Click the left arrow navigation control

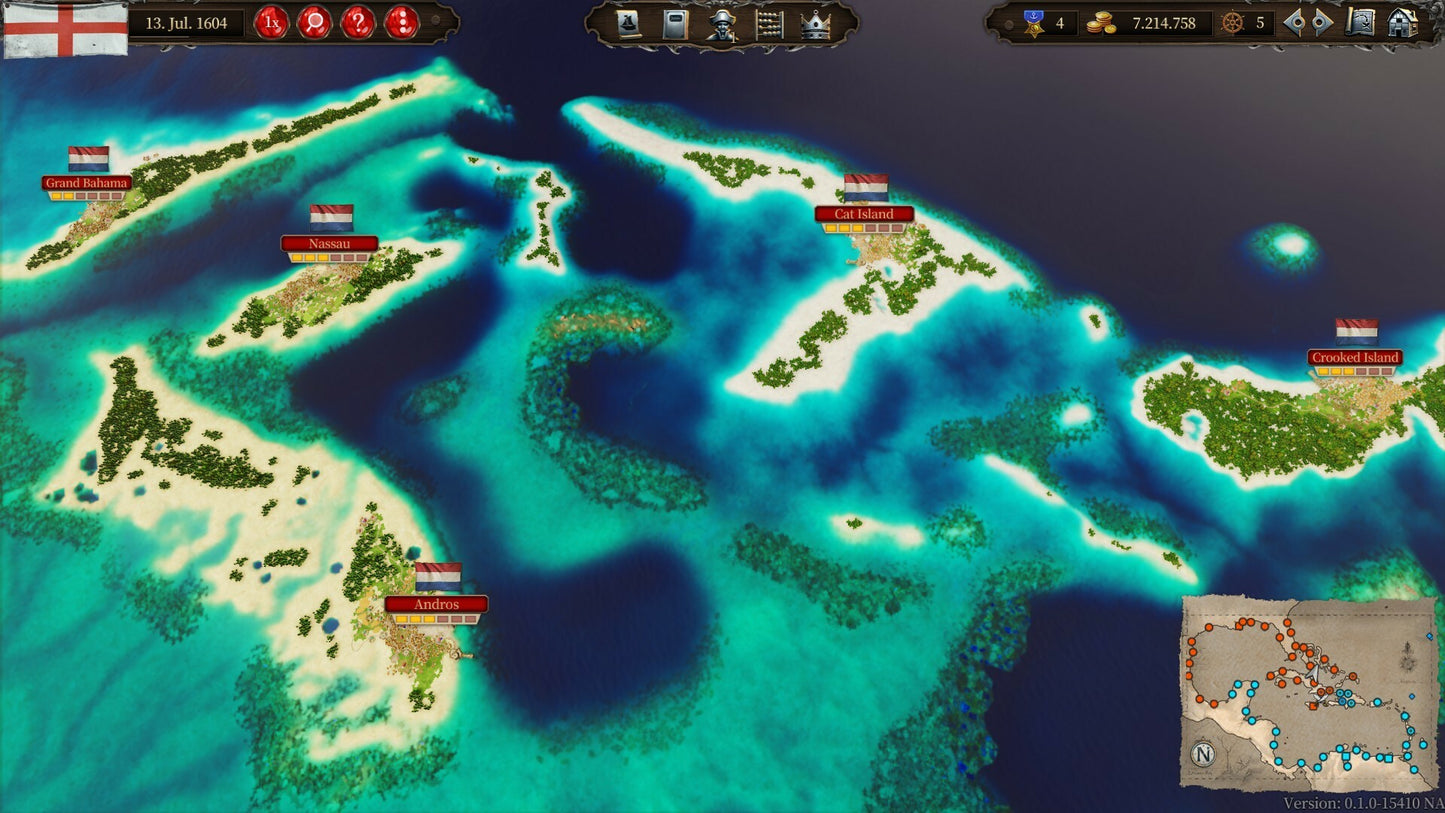[x=1295, y=23]
